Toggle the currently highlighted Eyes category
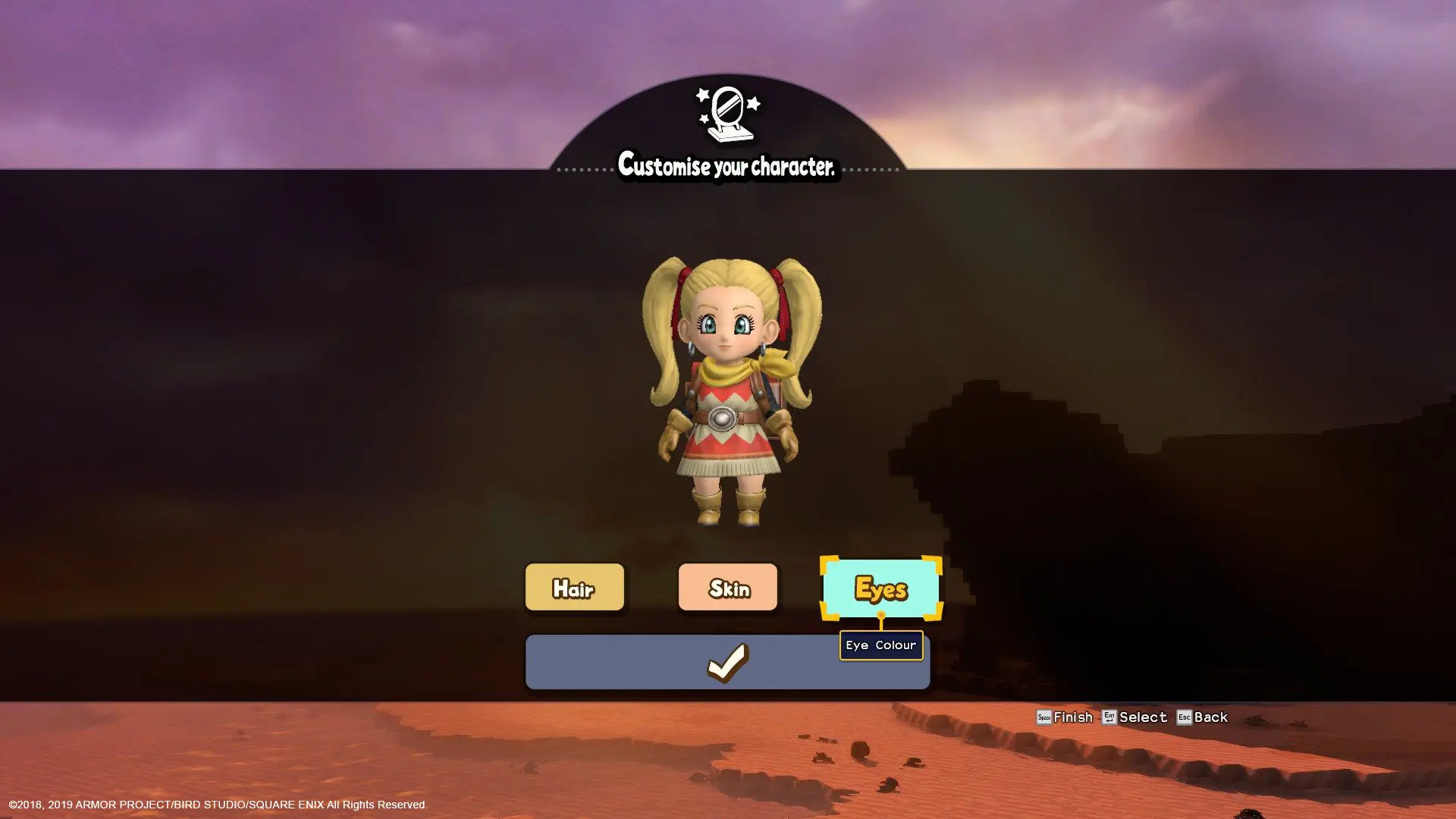Image resolution: width=1456 pixels, height=819 pixels. [x=881, y=588]
